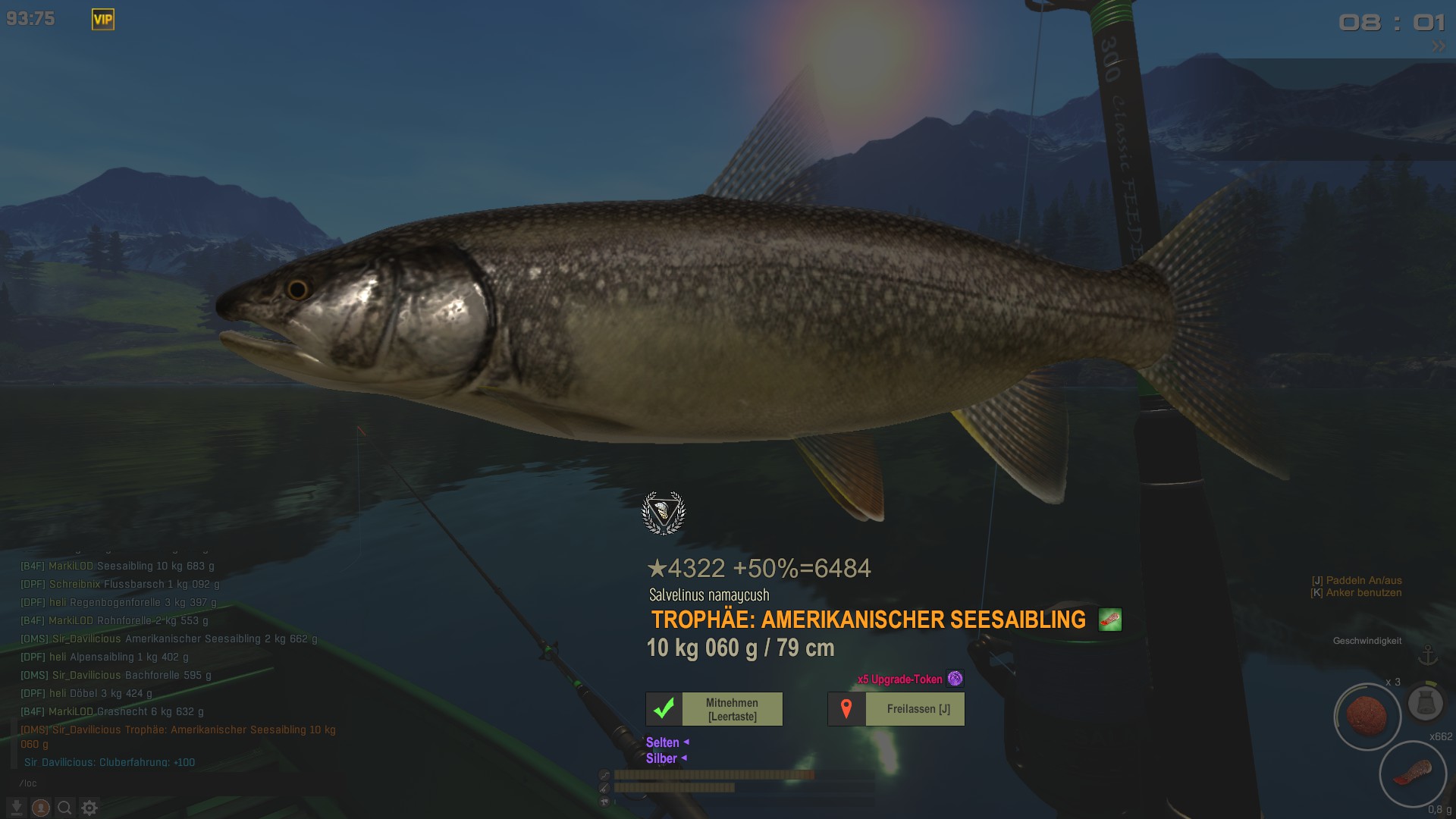Open the VIP status badge
The image size is (1456, 819).
(x=103, y=20)
